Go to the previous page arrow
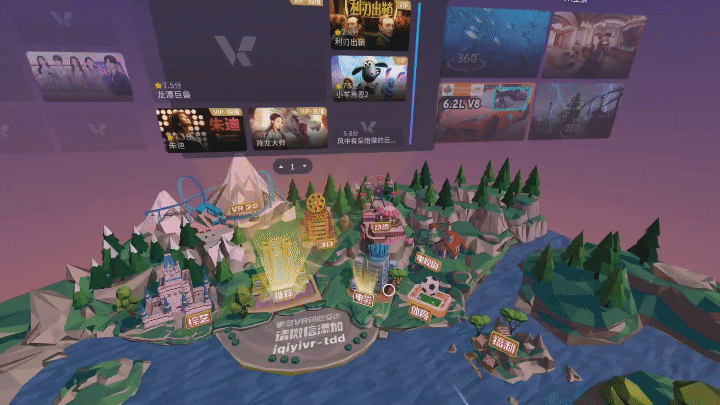Screen dimensions: 720x405 [x=281, y=166]
